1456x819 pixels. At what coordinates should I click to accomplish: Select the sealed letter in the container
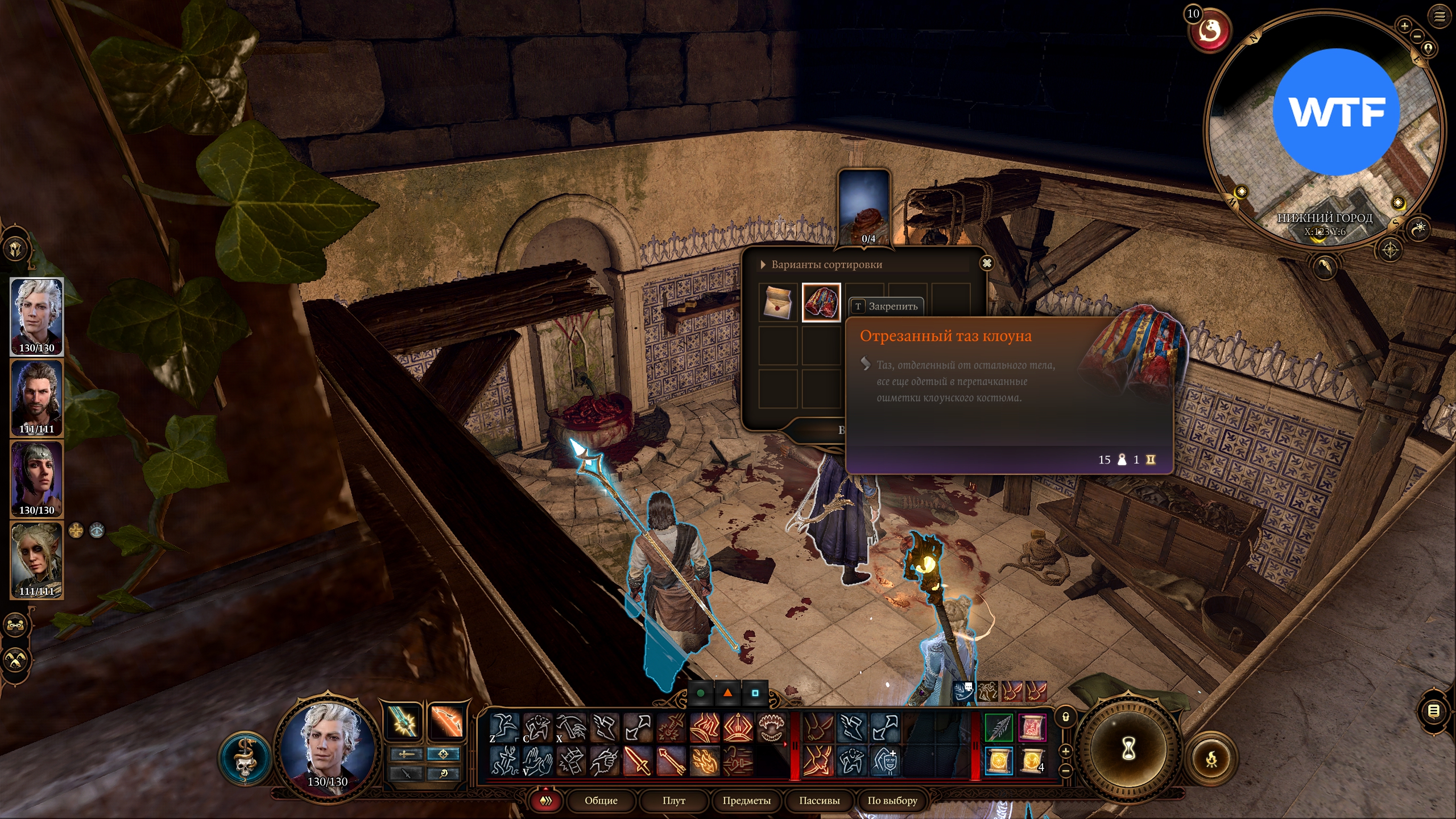pyautogui.click(x=778, y=303)
